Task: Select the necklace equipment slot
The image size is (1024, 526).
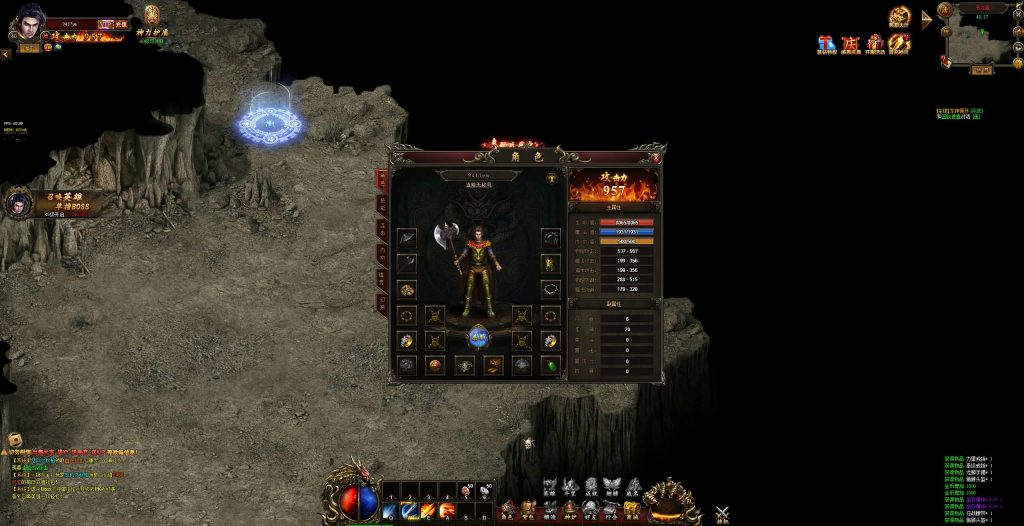Action: click(550, 289)
